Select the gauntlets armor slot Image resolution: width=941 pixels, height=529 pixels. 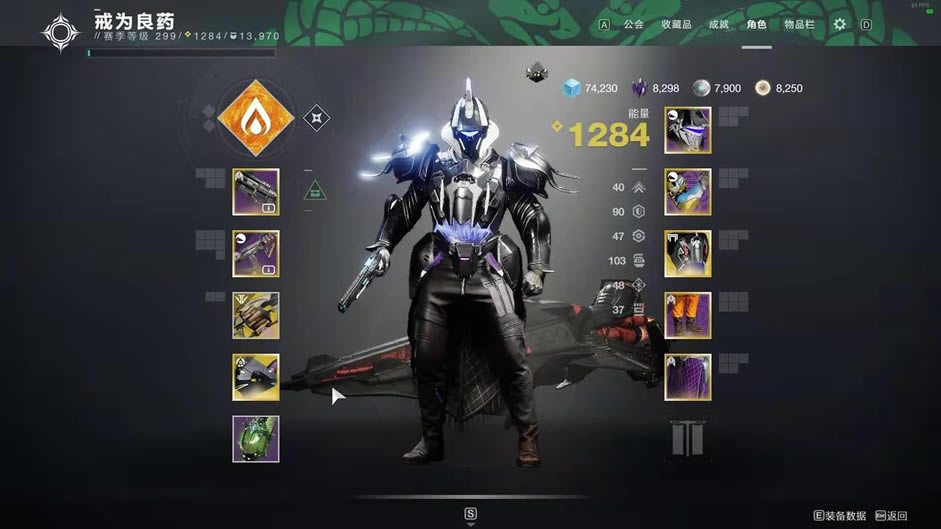(x=688, y=192)
